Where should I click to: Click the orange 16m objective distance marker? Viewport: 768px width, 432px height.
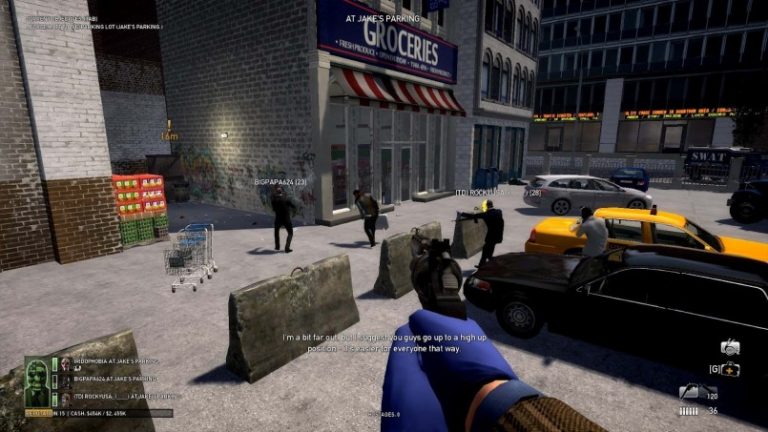tap(169, 133)
